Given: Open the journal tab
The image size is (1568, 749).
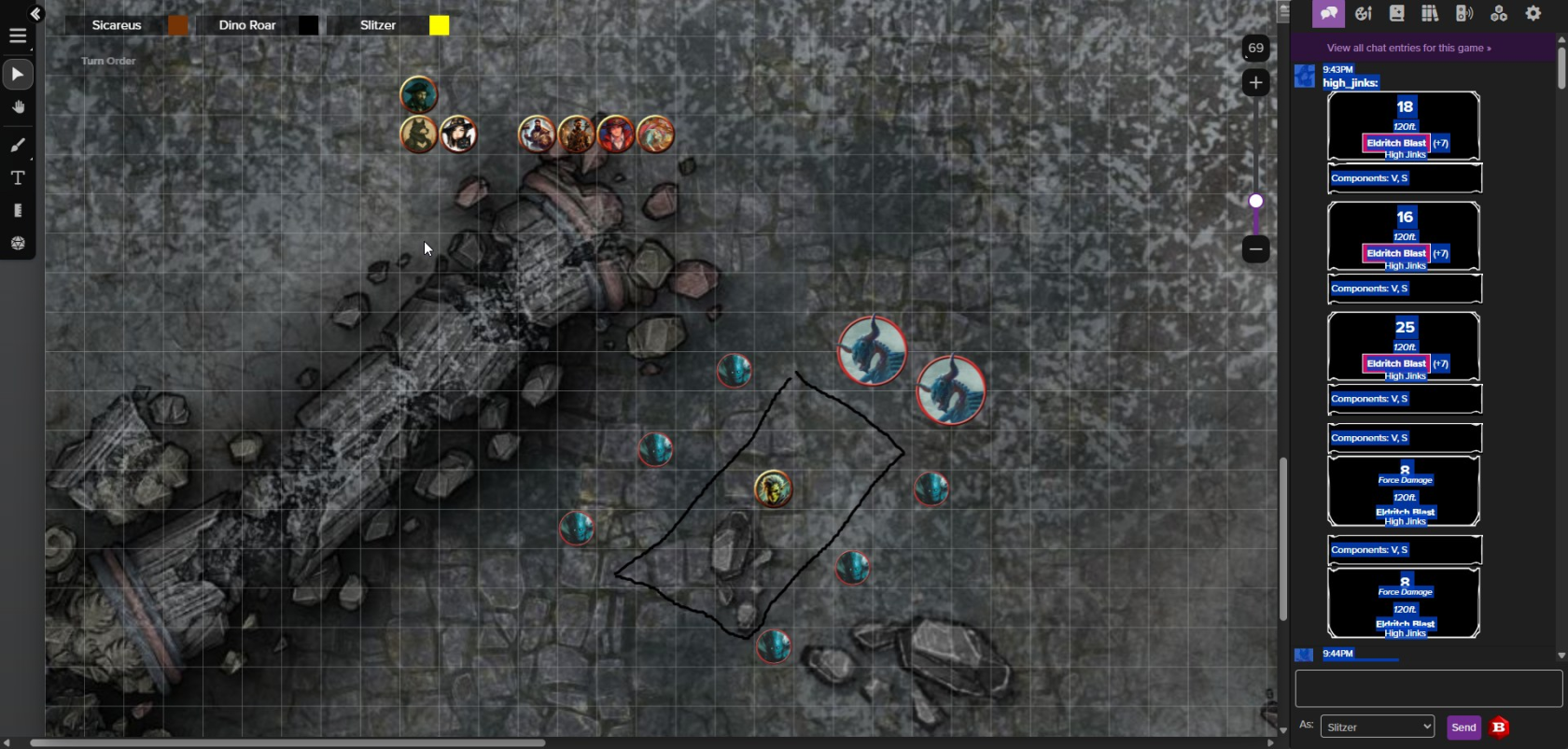Looking at the screenshot, I should click(1396, 13).
